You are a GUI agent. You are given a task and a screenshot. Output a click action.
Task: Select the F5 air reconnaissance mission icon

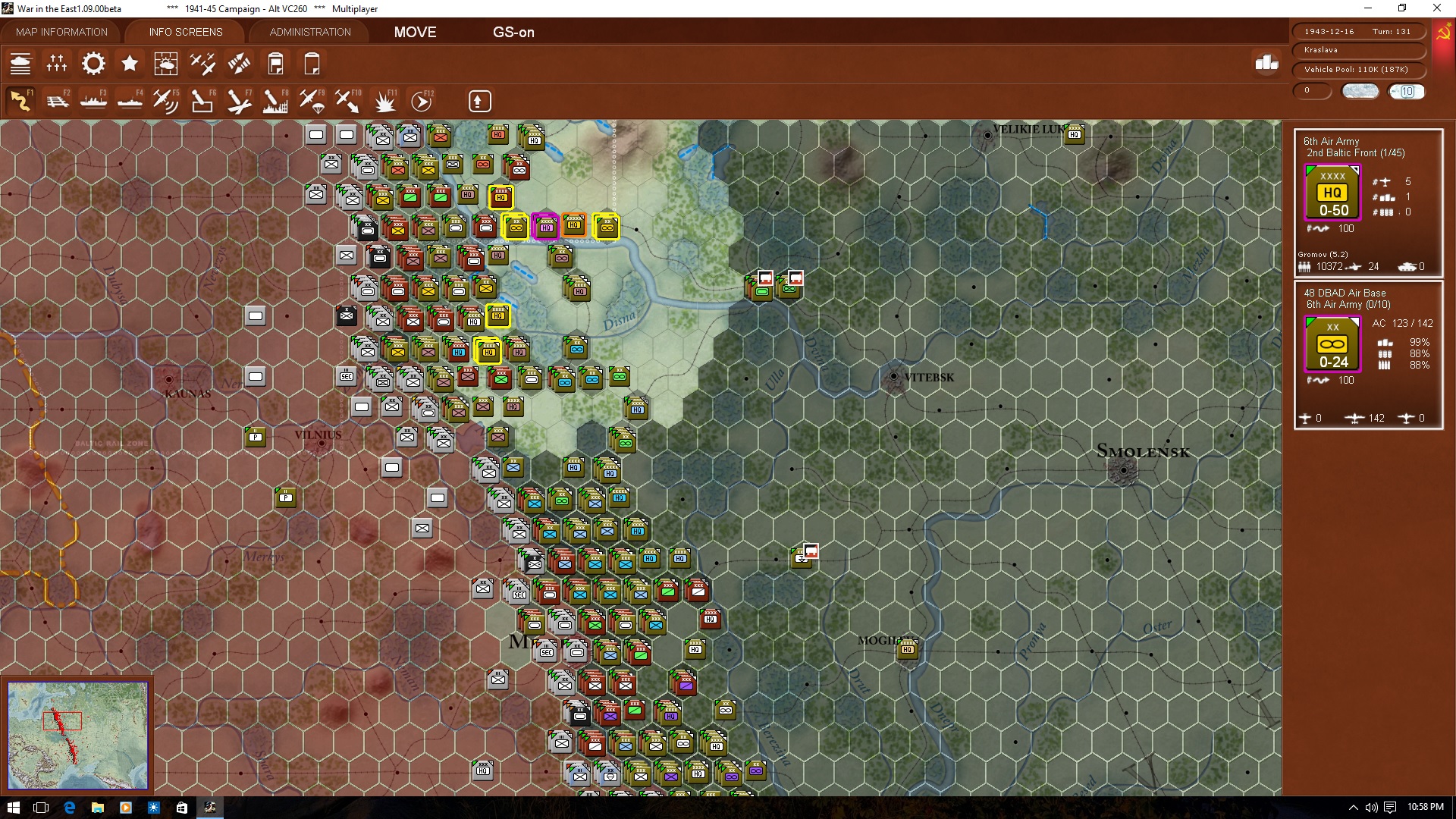[x=165, y=101]
